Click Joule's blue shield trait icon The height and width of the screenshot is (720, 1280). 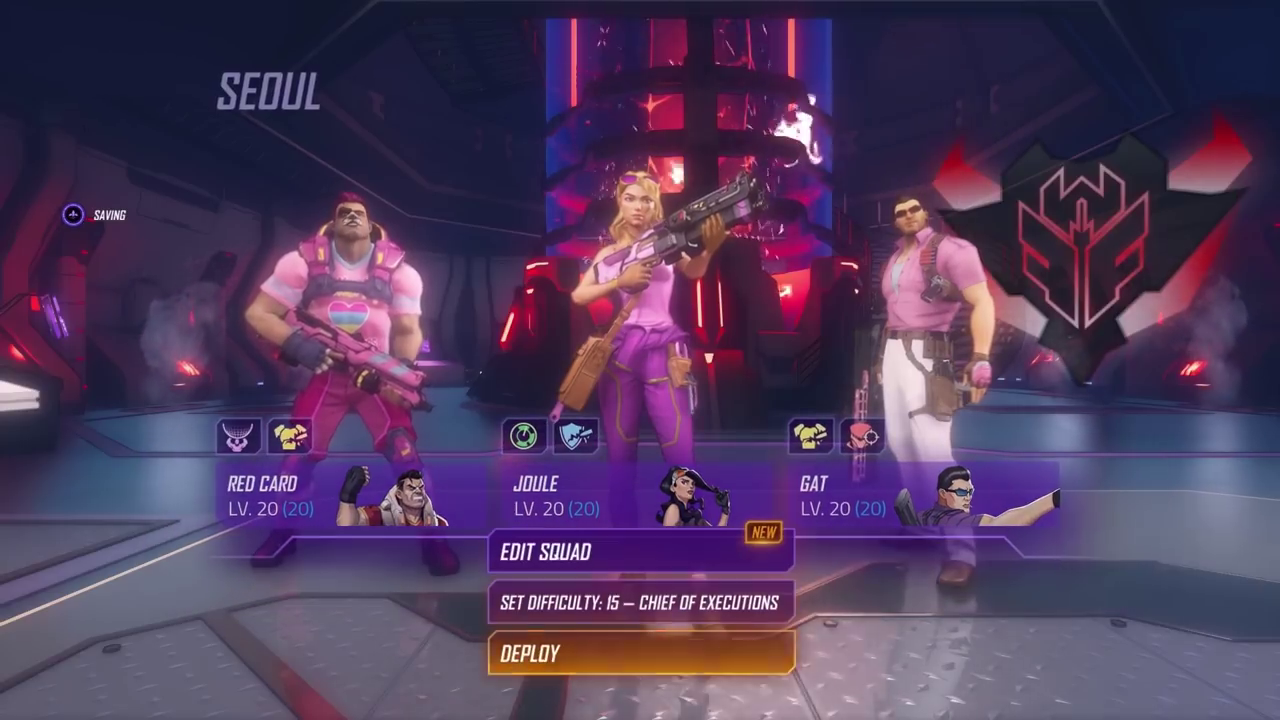pos(576,436)
